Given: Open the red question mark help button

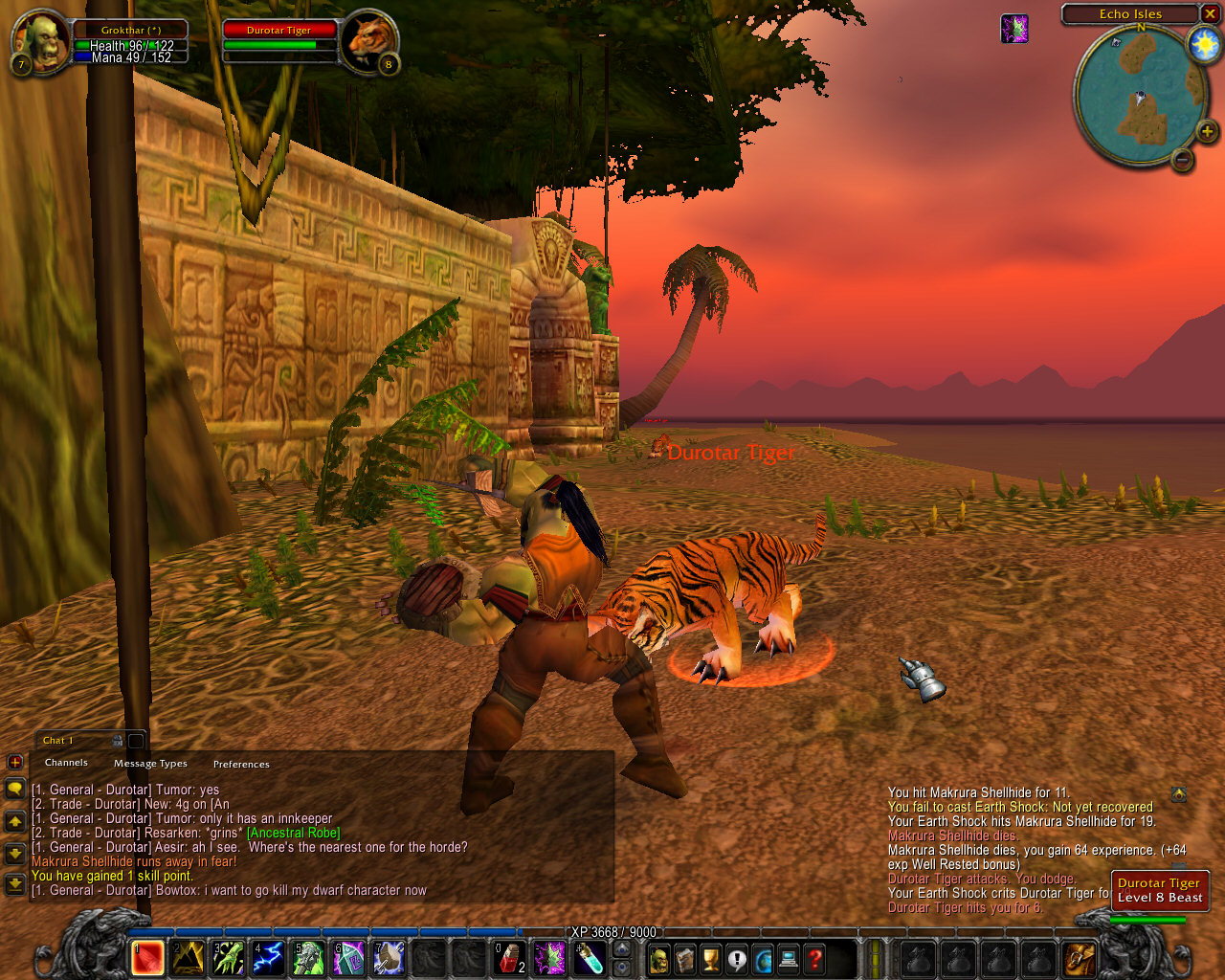Looking at the screenshot, I should (814, 958).
